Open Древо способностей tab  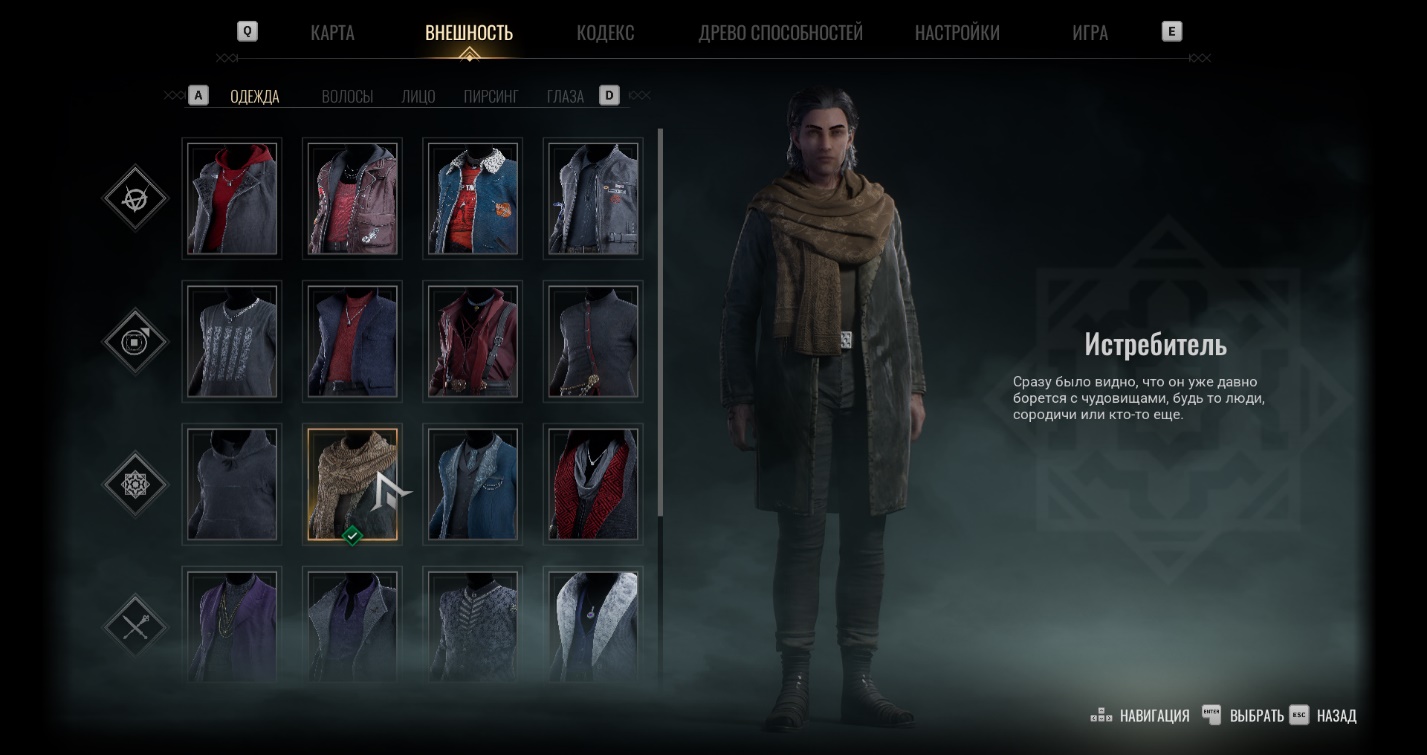780,33
